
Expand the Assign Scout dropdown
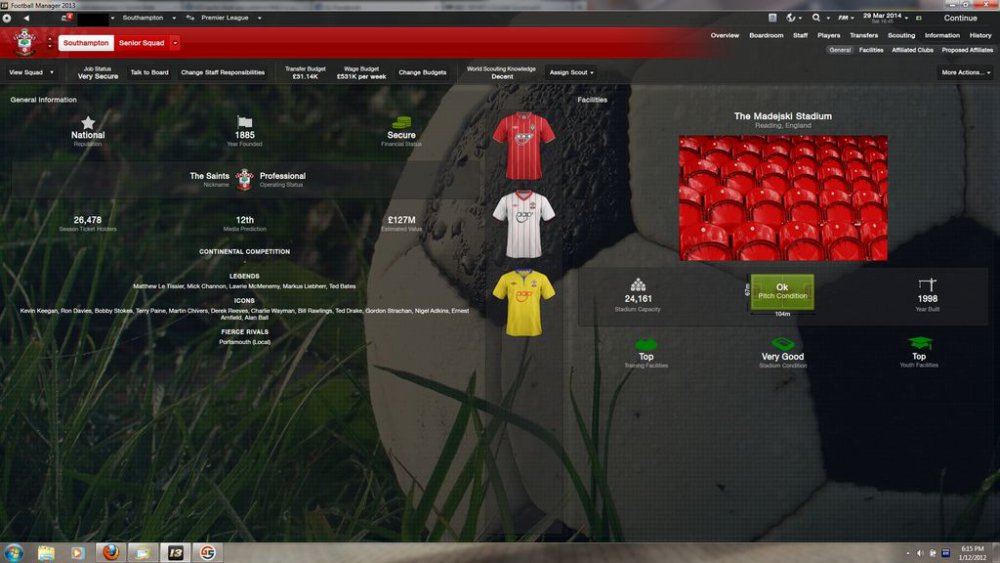pos(572,73)
